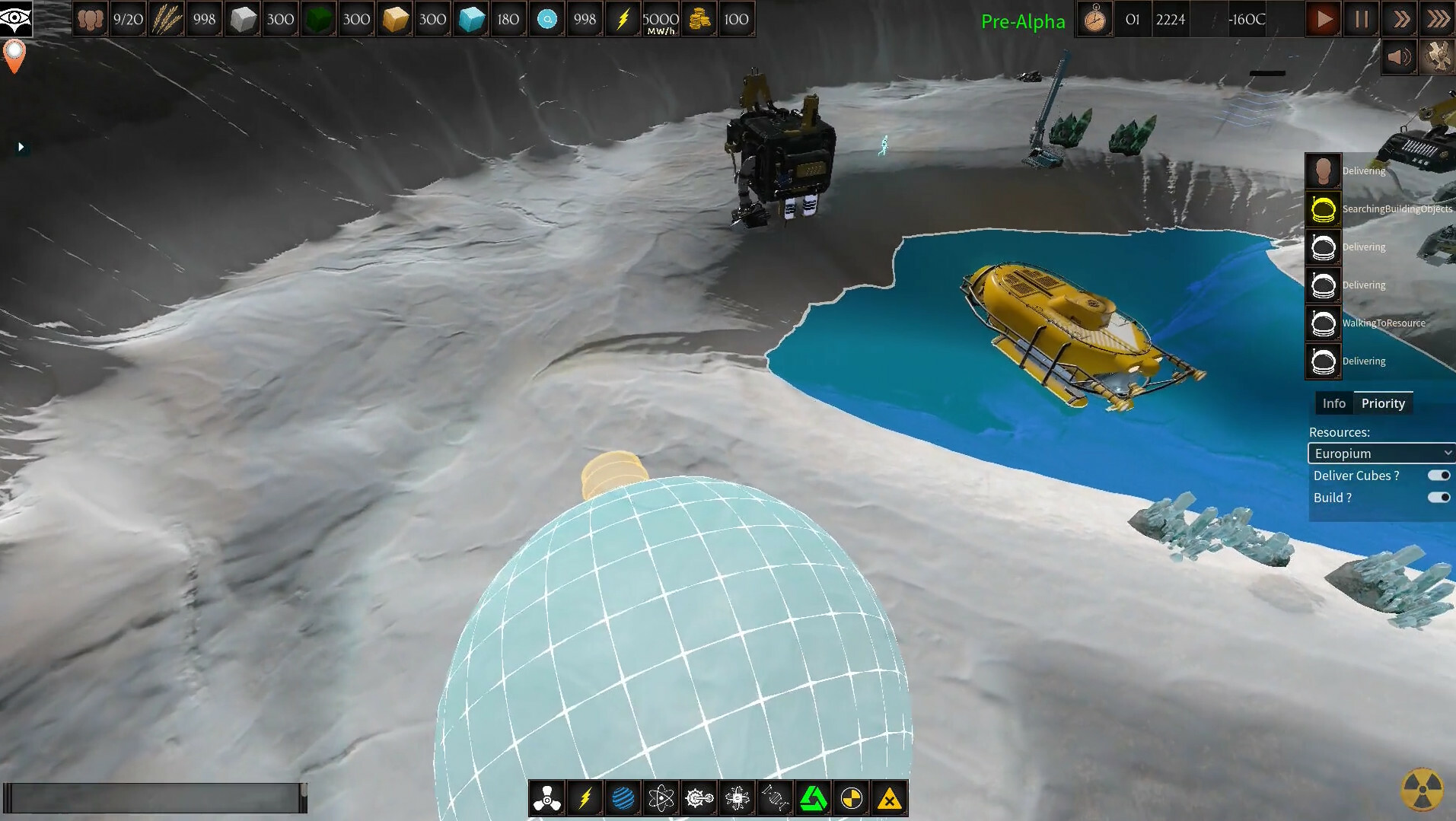1456x821 pixels.
Task: Open the atomic/nuclear build category
Action: click(x=661, y=797)
